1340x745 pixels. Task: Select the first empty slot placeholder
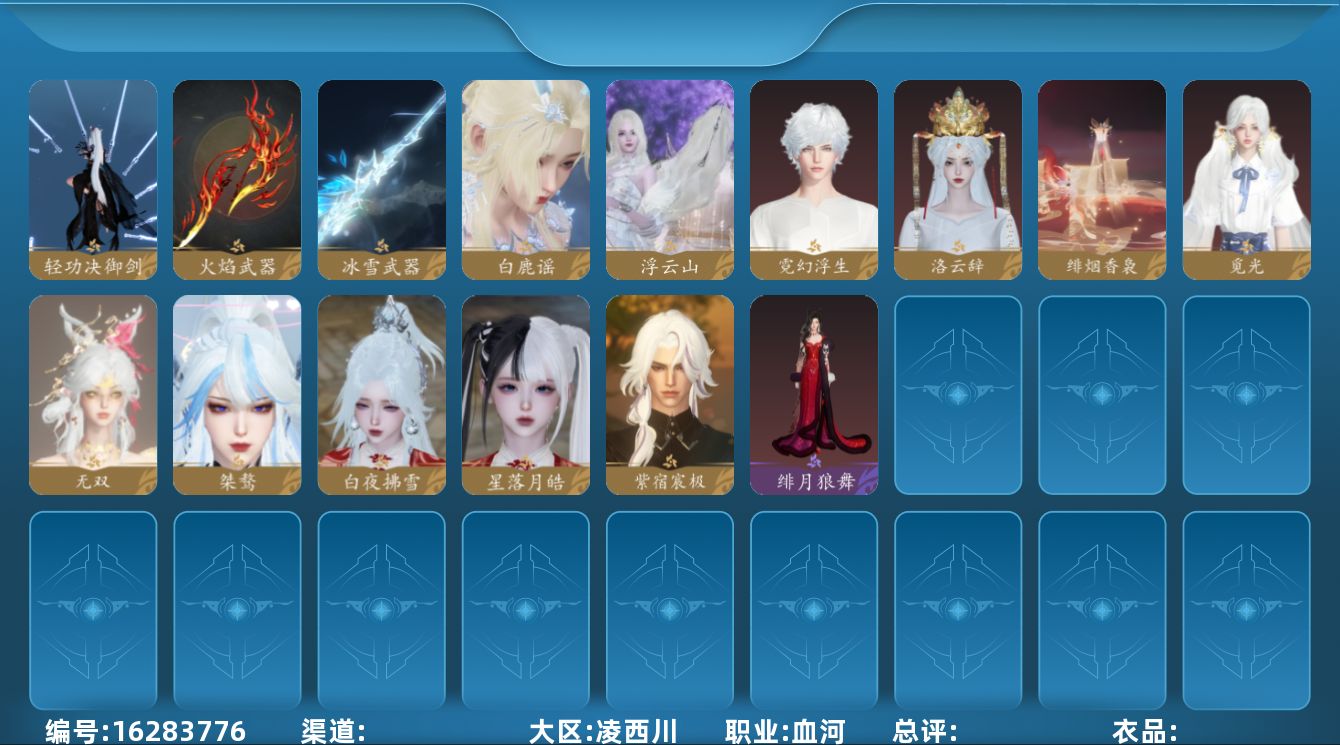(x=958, y=395)
